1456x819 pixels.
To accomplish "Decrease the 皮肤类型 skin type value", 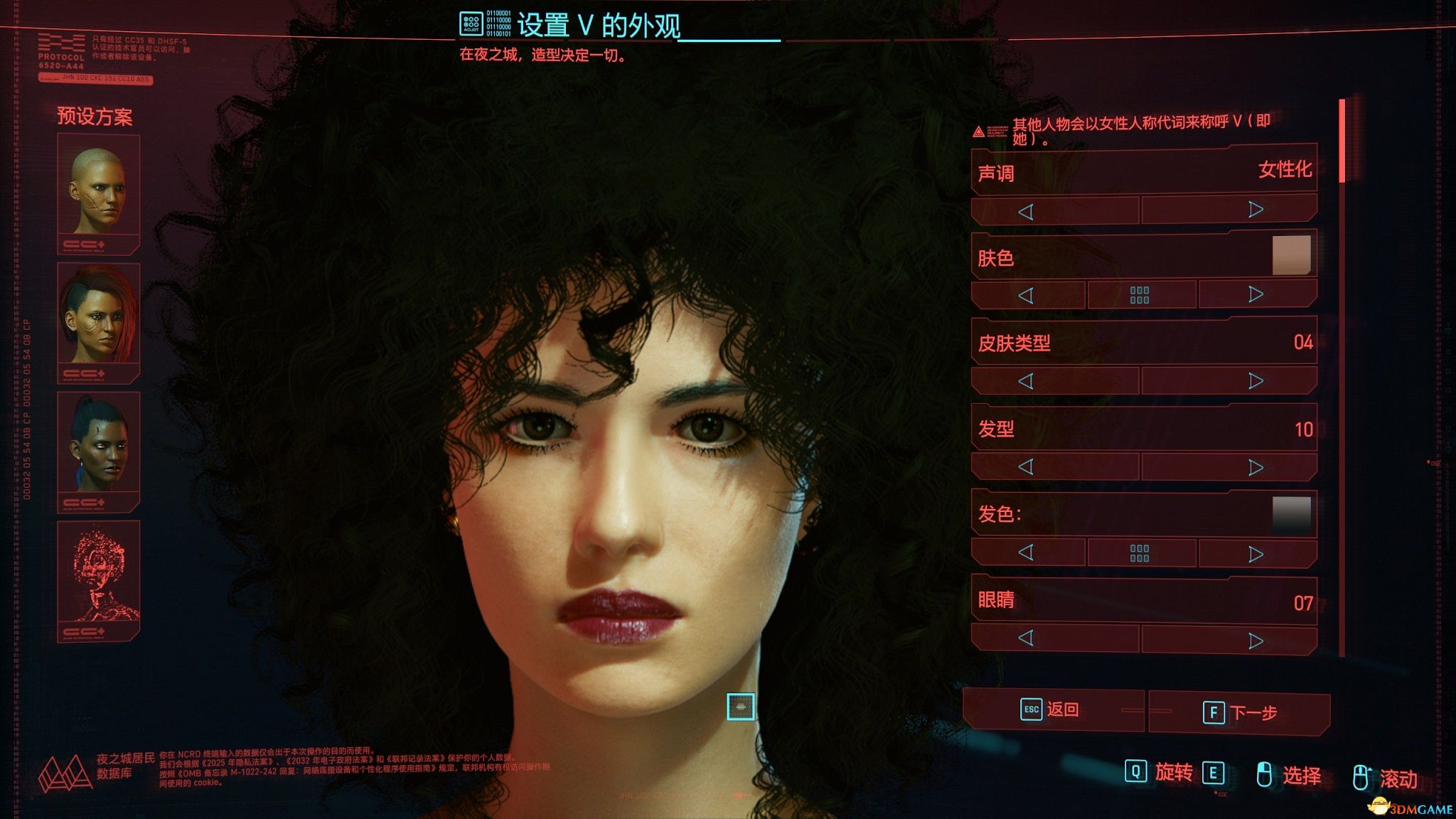I will point(1025,381).
